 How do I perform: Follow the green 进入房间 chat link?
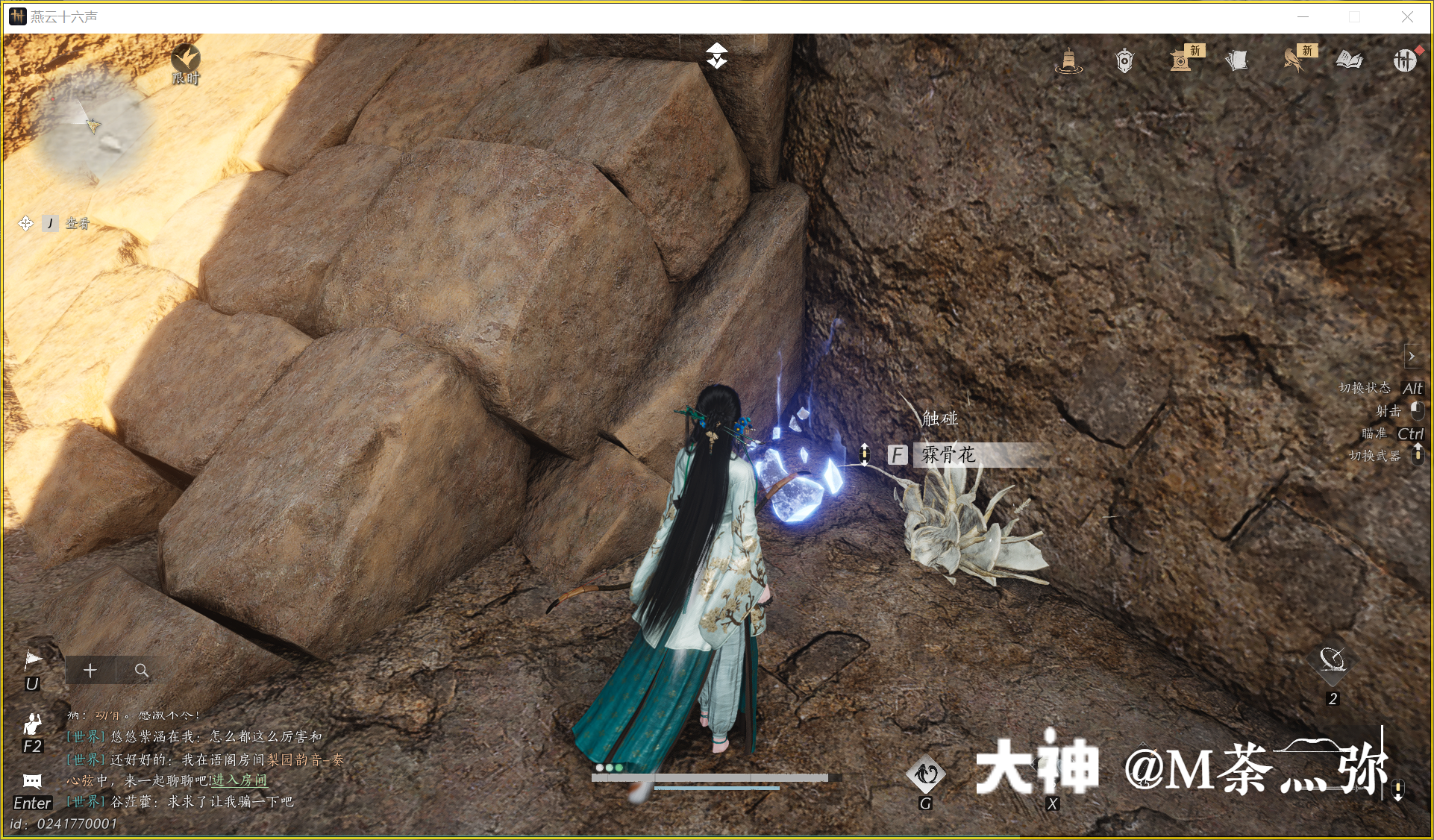(x=239, y=780)
